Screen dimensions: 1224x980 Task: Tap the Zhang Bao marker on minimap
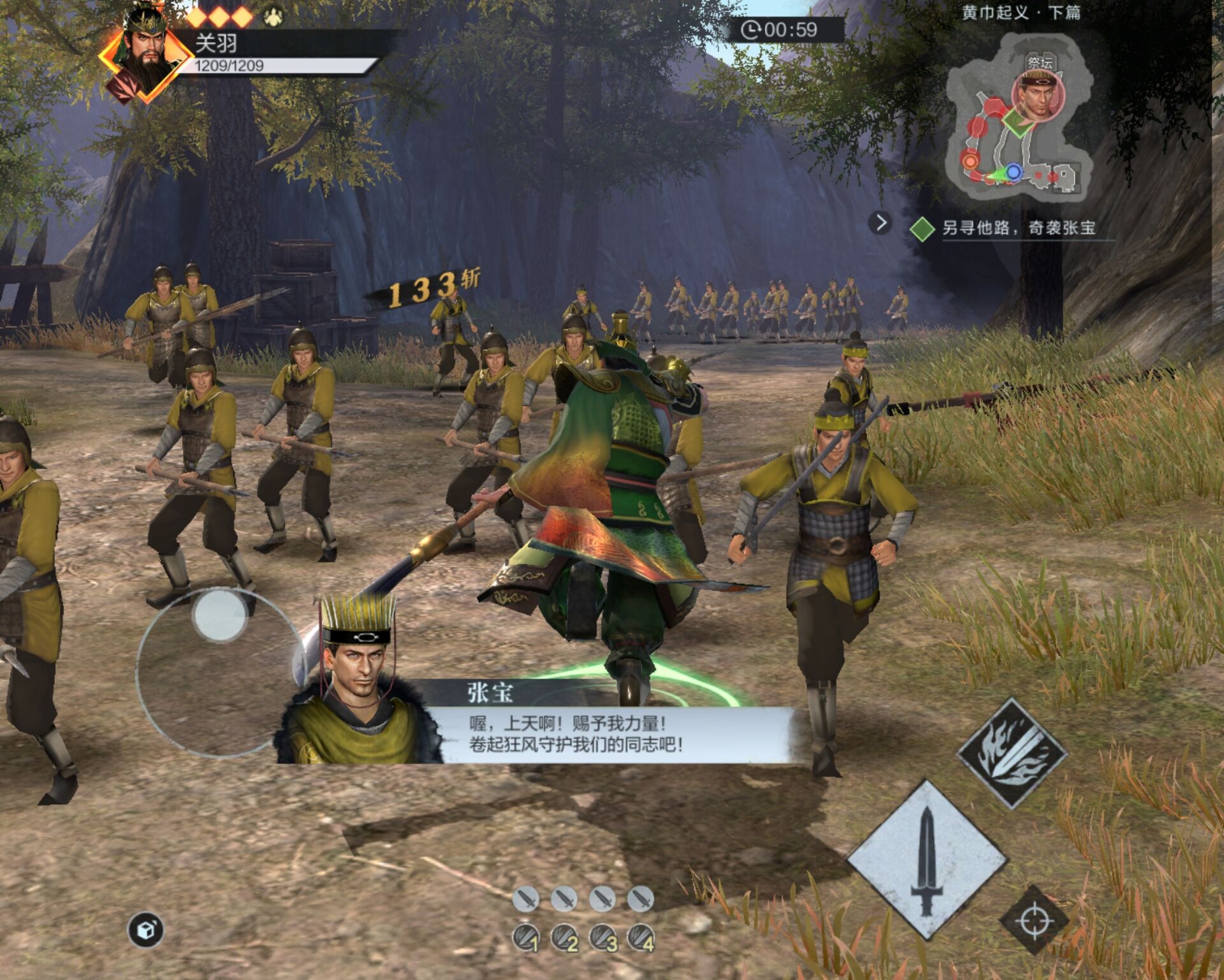1038,96
